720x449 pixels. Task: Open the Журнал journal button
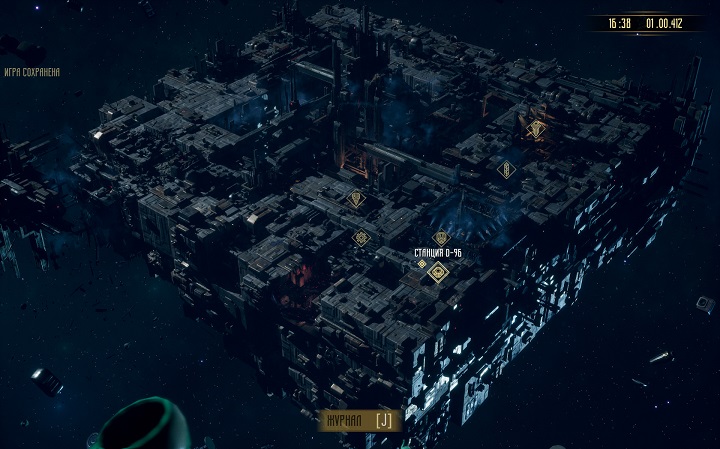tap(360, 421)
